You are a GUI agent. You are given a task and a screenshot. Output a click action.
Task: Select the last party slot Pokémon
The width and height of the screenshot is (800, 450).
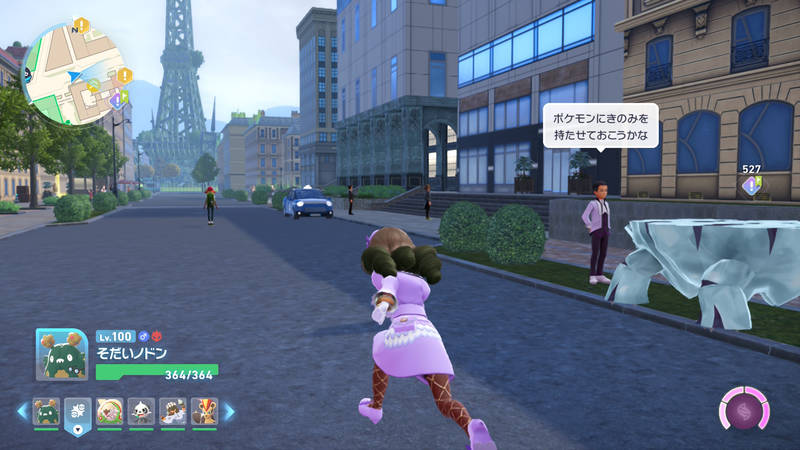(204, 411)
